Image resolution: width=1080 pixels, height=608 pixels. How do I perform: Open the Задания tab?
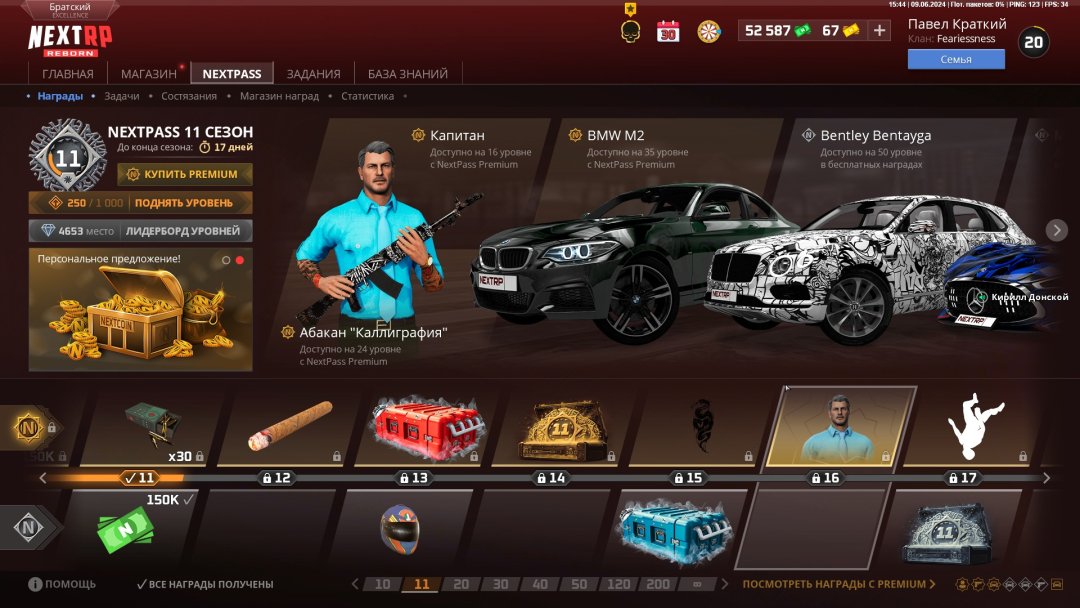[x=313, y=74]
